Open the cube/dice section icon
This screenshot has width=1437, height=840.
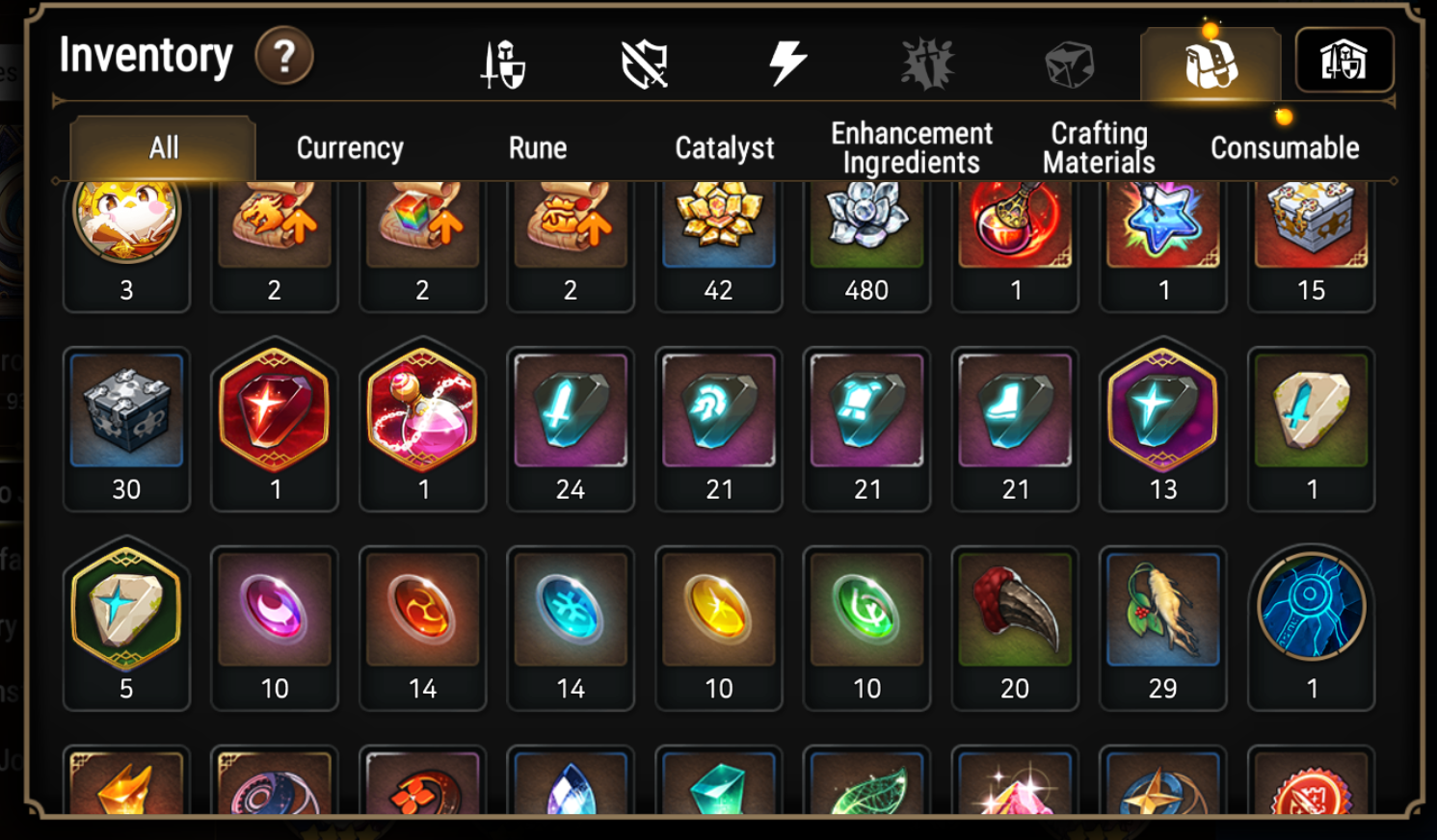[x=1069, y=60]
